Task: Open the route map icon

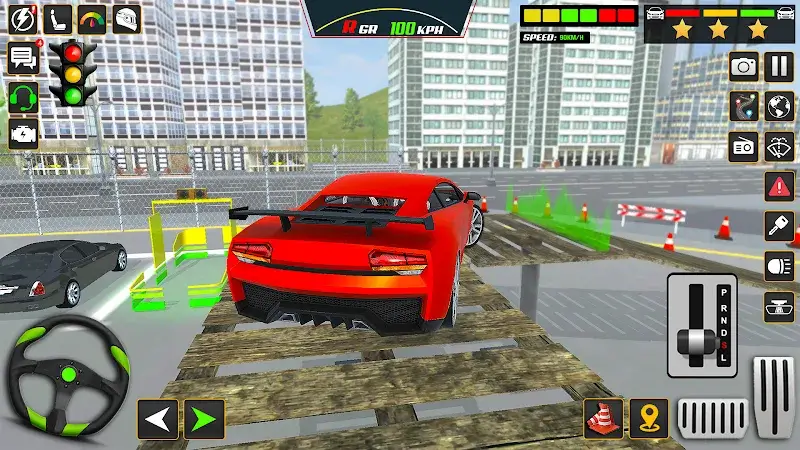Action: click(743, 107)
